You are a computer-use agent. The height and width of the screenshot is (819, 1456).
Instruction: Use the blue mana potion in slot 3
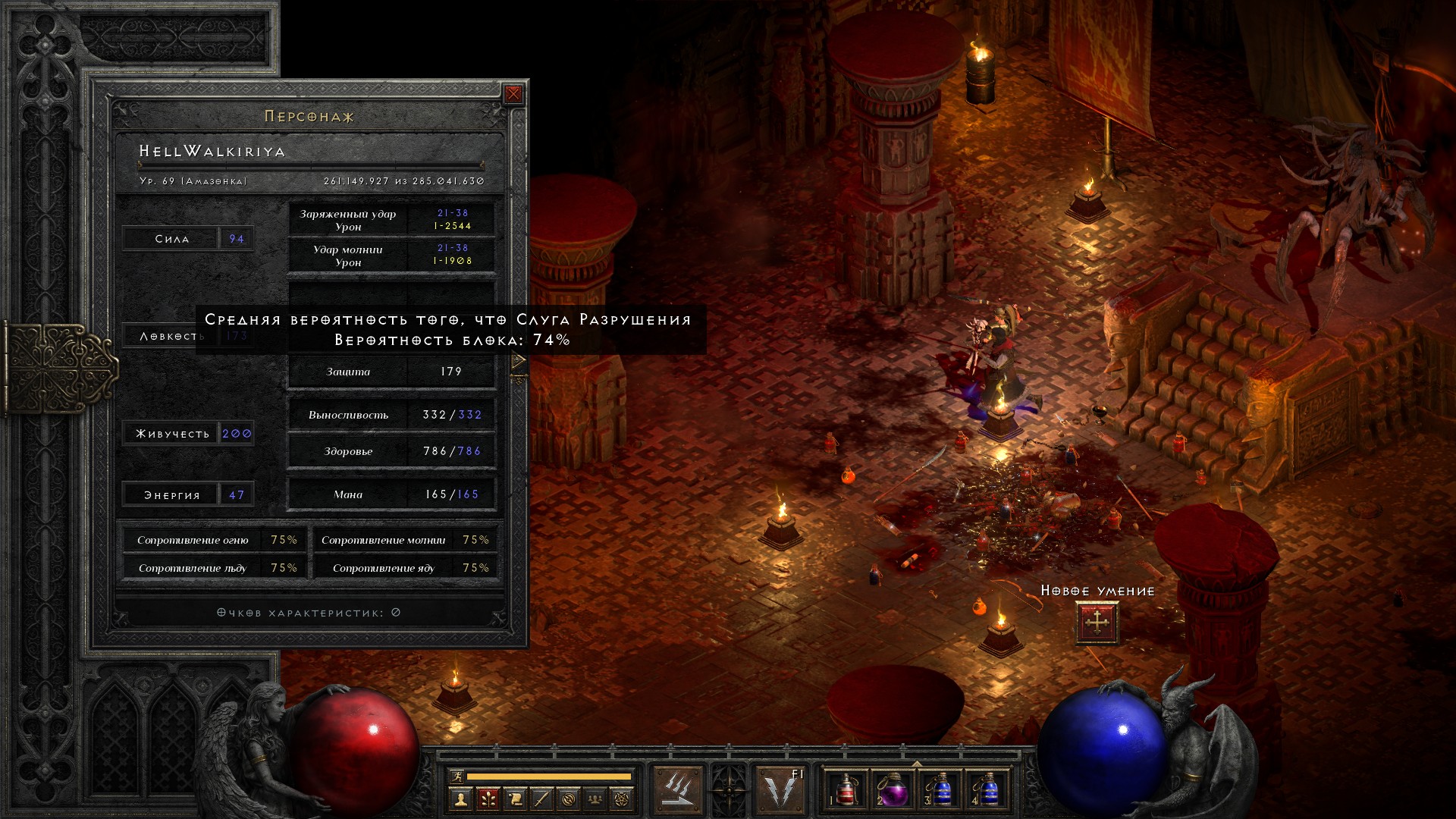click(x=940, y=789)
